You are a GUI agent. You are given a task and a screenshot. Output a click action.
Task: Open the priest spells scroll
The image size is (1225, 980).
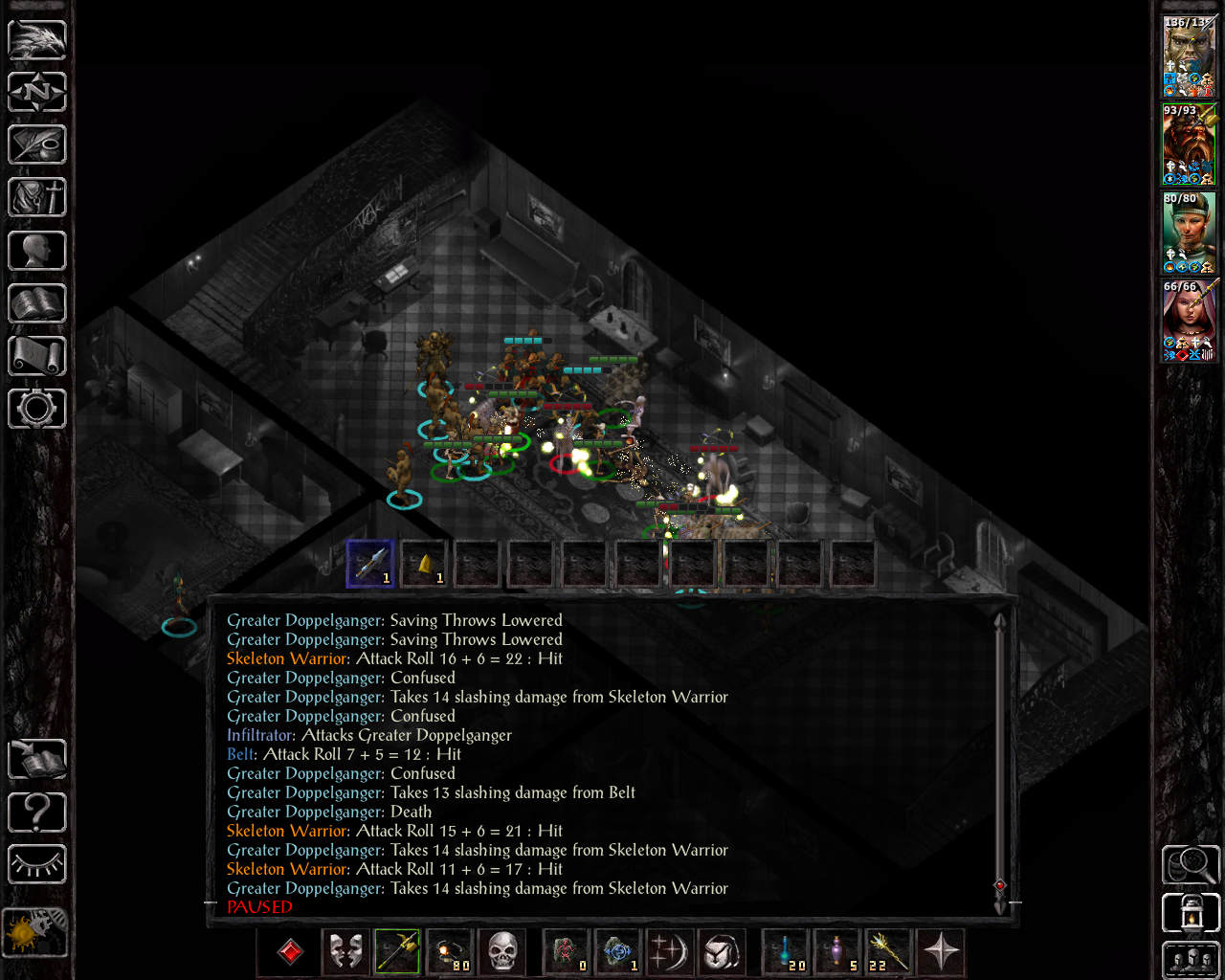pyautogui.click(x=36, y=355)
